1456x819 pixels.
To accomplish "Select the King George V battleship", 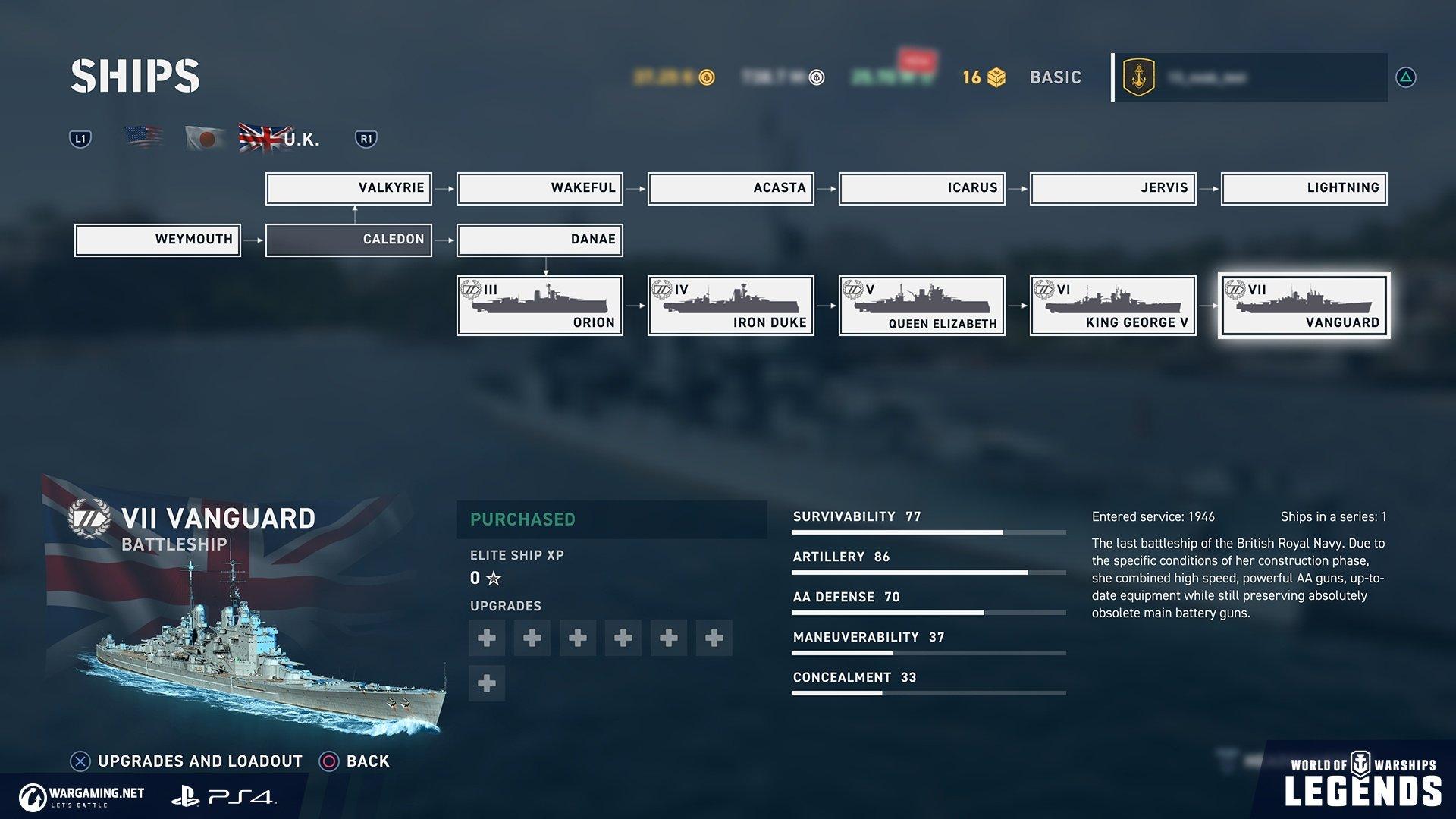I will (1112, 305).
